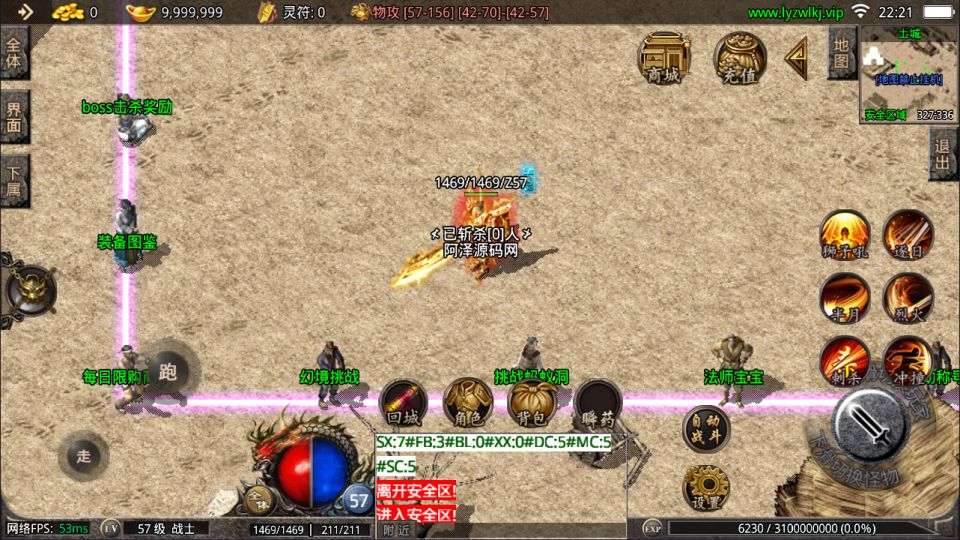
Task: Tap the 退出 exit button
Action: pos(942,155)
